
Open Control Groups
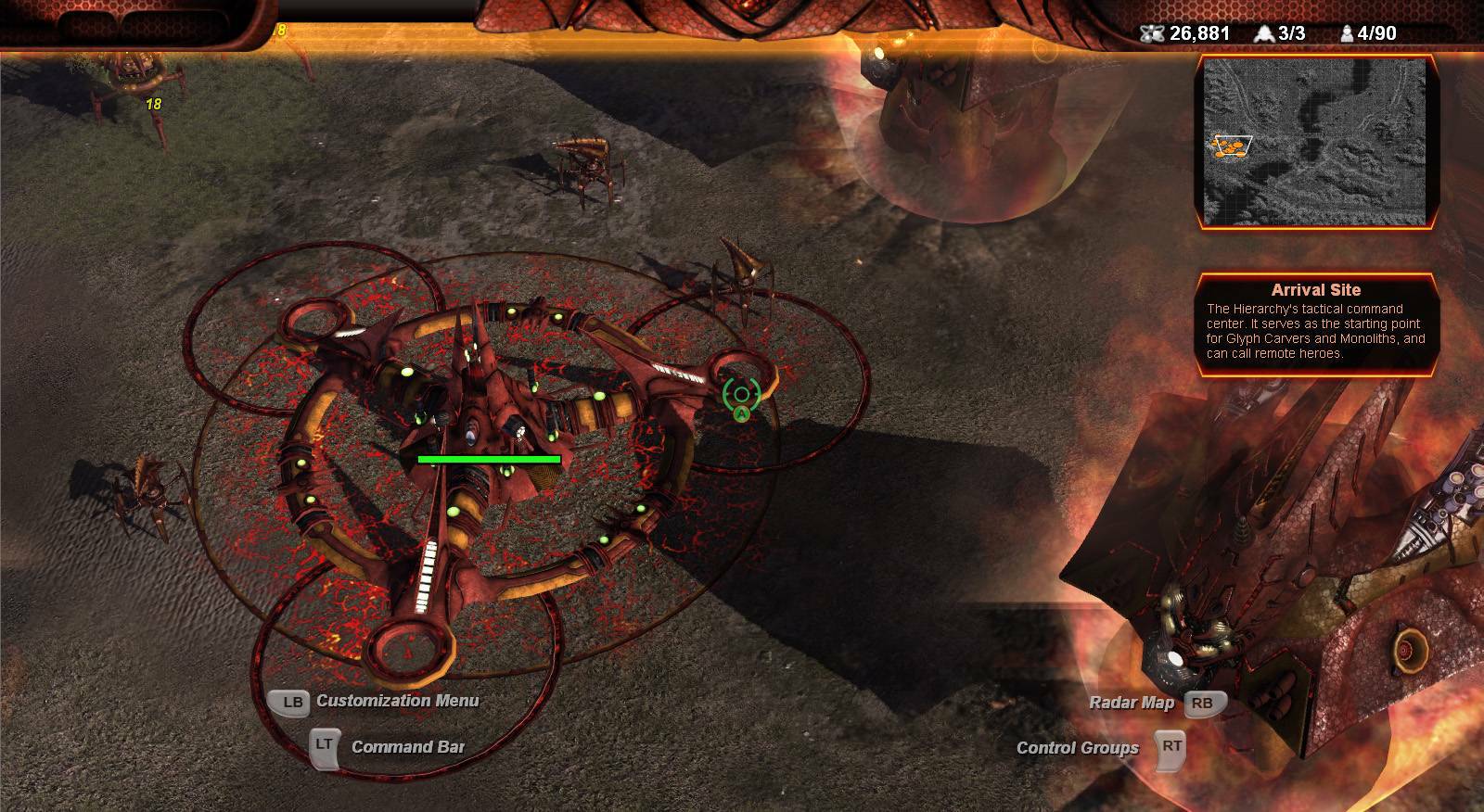[x=1078, y=748]
